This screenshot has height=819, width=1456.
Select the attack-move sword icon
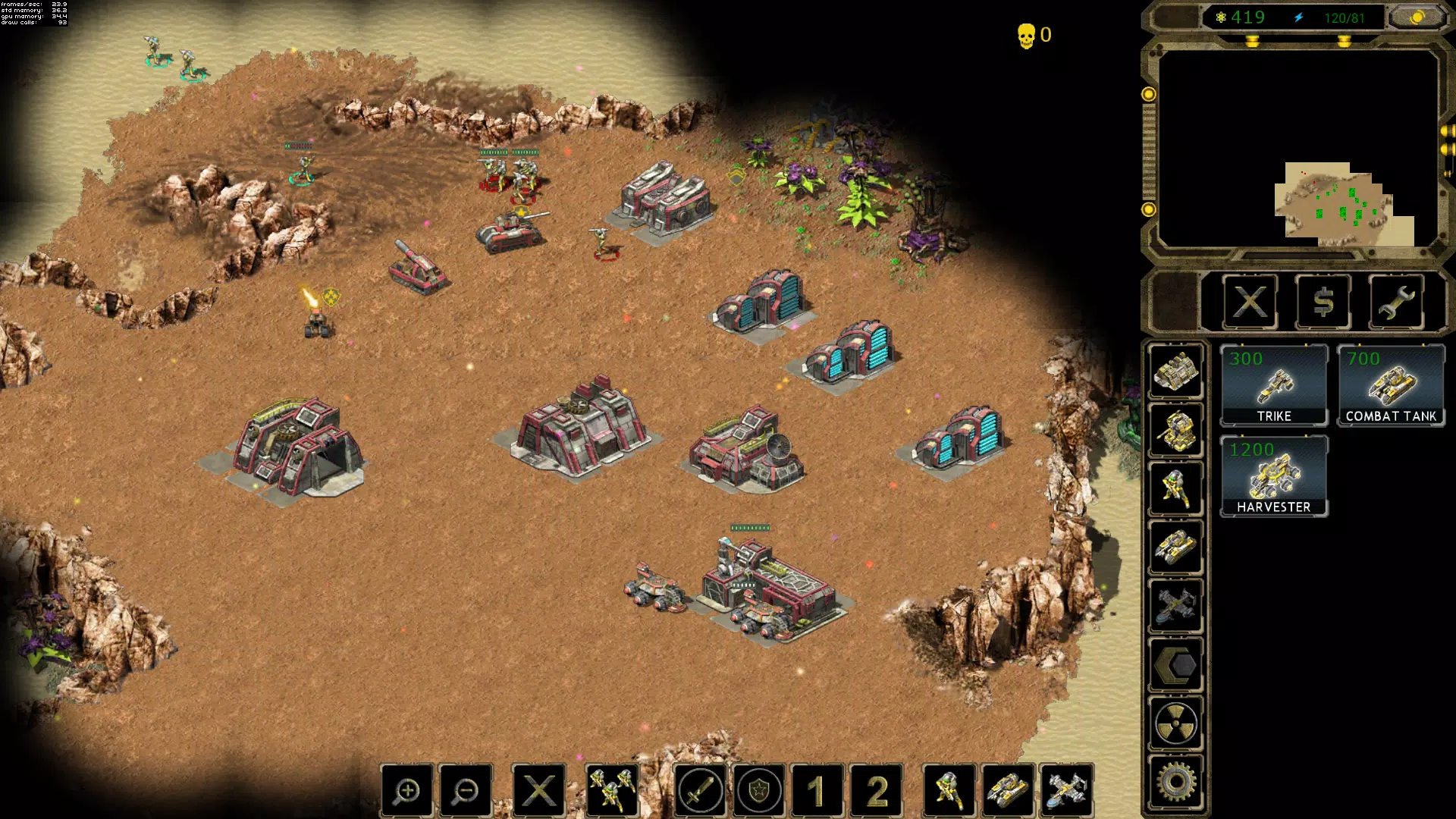(701, 790)
